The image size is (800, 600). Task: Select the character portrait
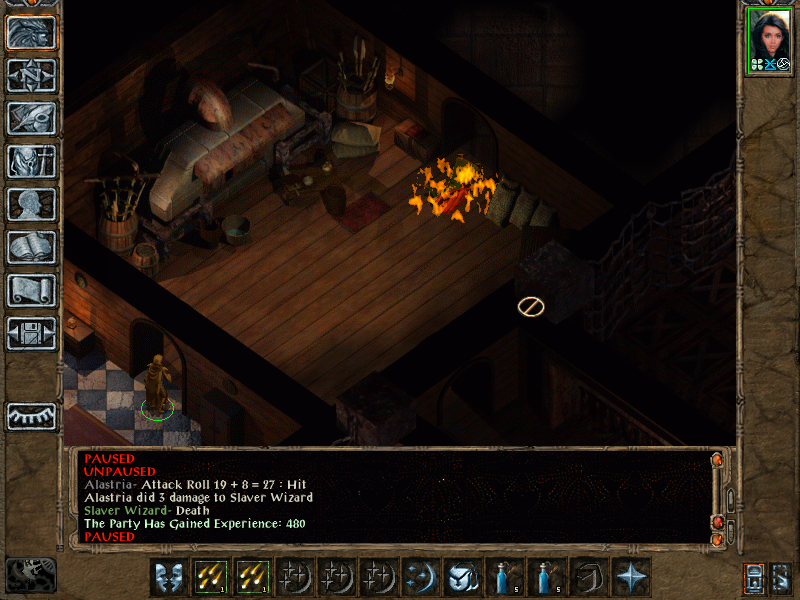[769, 41]
